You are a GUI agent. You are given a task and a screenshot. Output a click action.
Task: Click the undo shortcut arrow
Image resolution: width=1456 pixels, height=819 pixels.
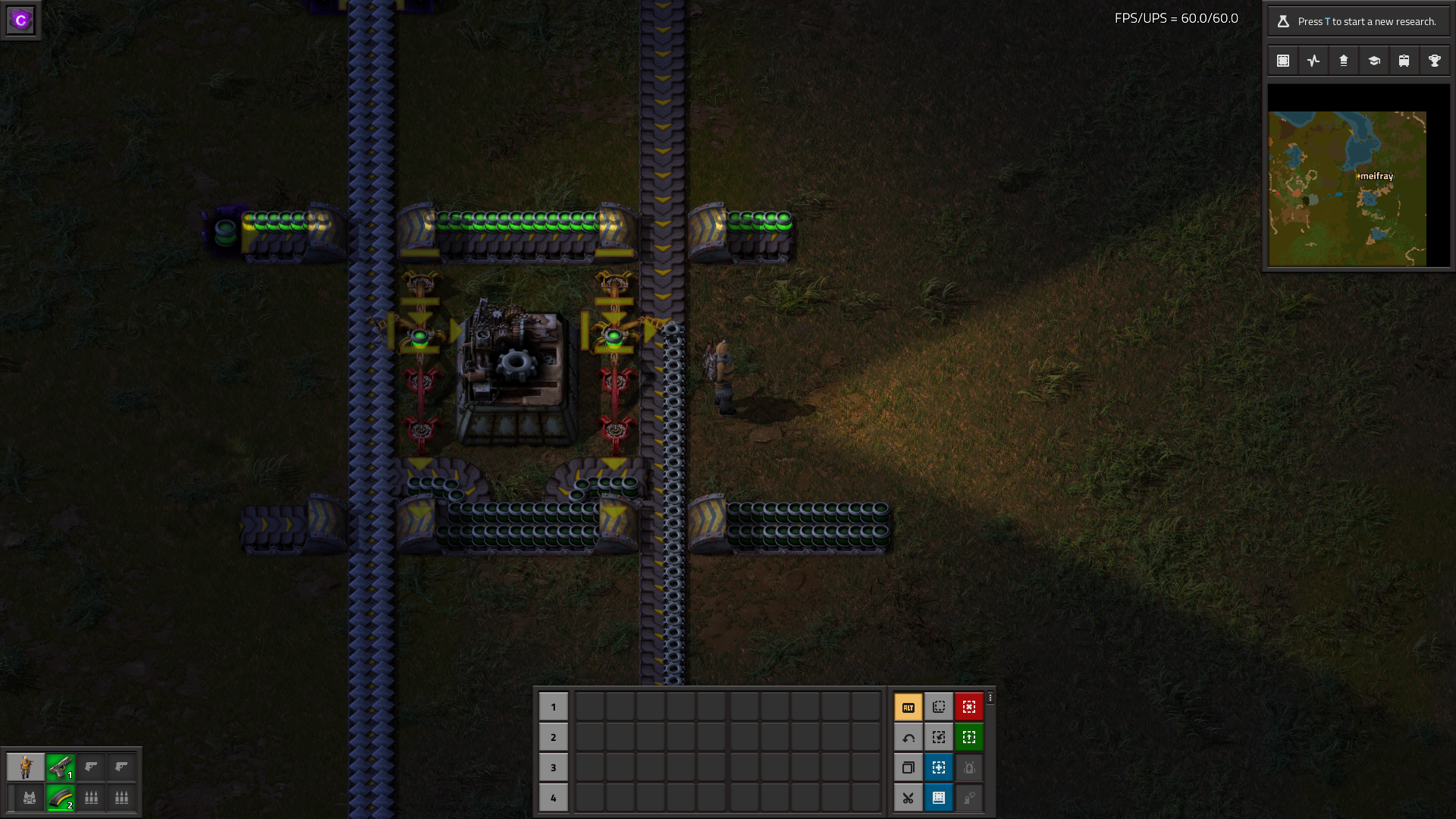pyautogui.click(x=908, y=736)
